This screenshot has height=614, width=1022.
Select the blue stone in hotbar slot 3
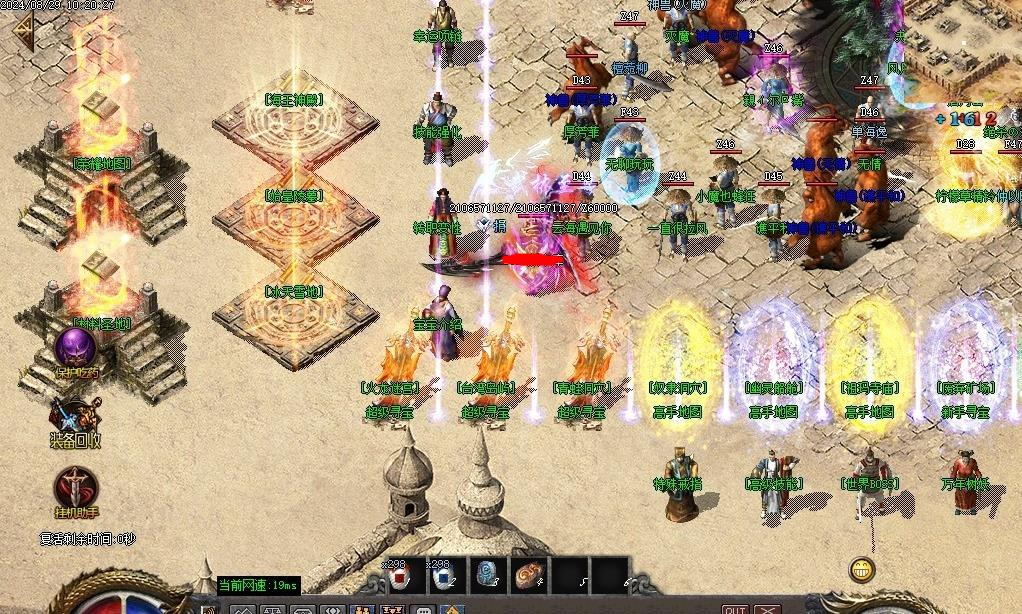488,576
